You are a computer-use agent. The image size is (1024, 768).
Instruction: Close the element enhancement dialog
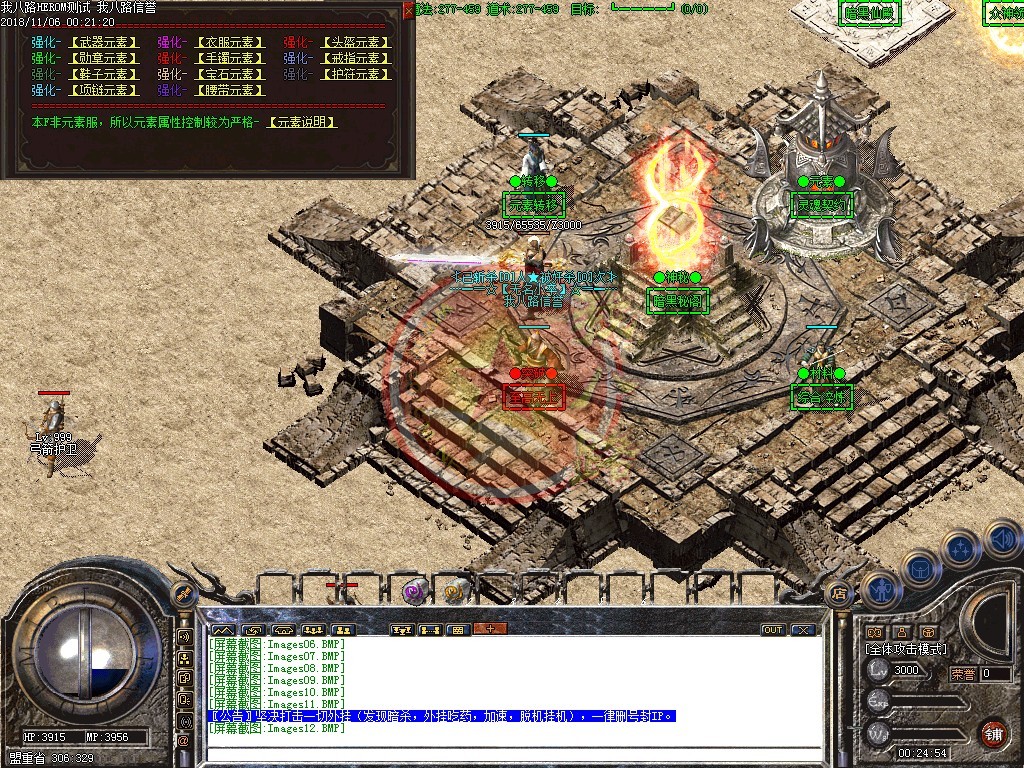point(408,9)
